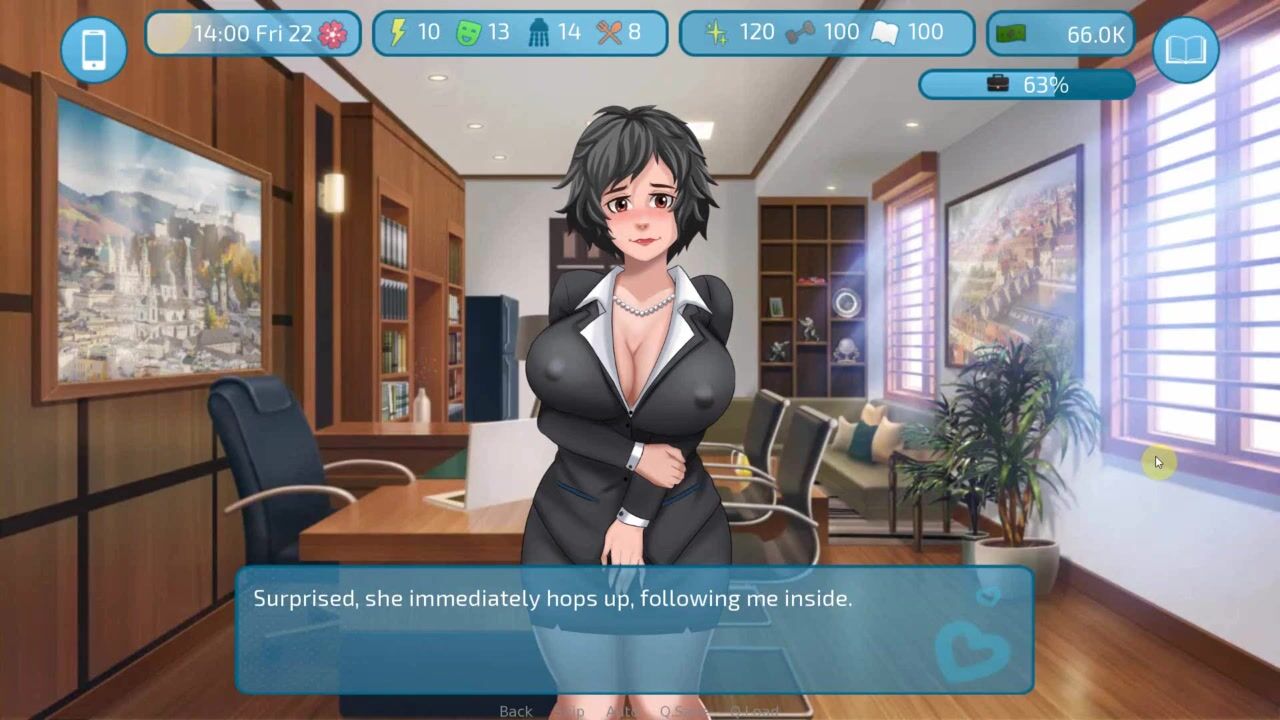This screenshot has height=720, width=1280.
Task: Open the smartphone menu icon
Action: (94, 49)
